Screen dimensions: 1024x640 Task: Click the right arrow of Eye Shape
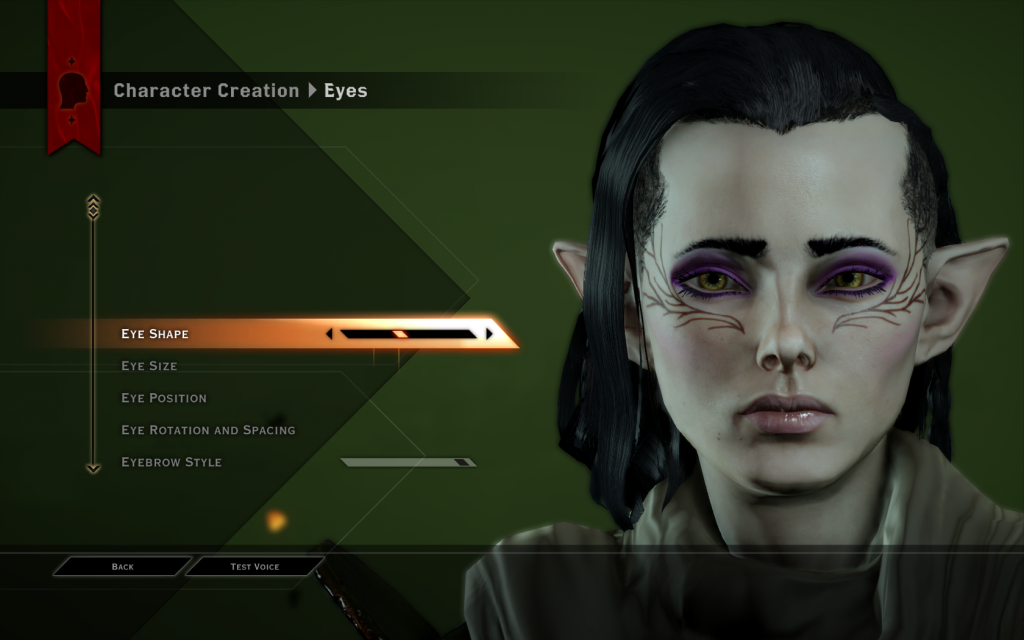point(489,334)
